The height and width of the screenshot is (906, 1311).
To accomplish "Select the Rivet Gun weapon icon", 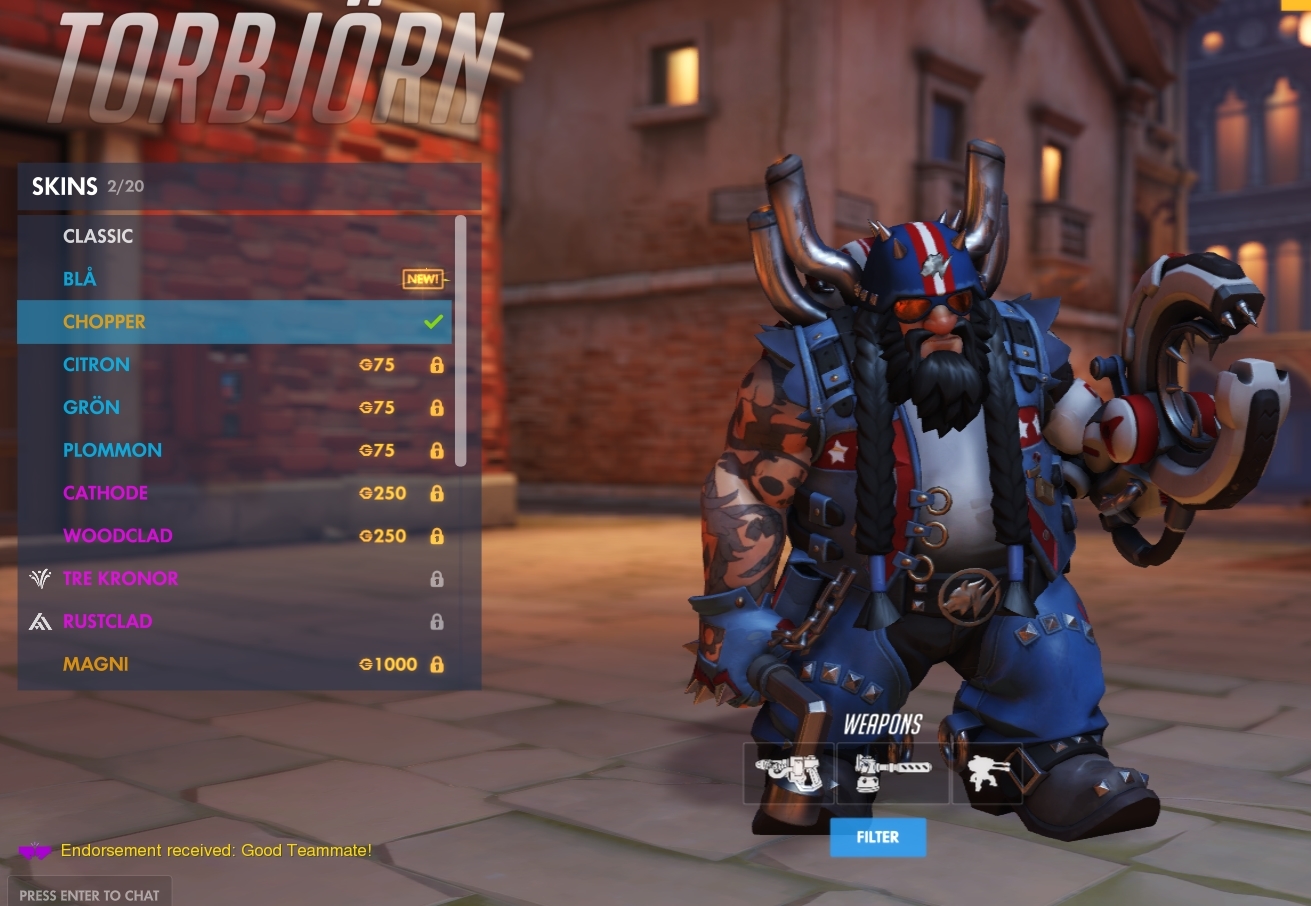I will pyautogui.click(x=789, y=772).
